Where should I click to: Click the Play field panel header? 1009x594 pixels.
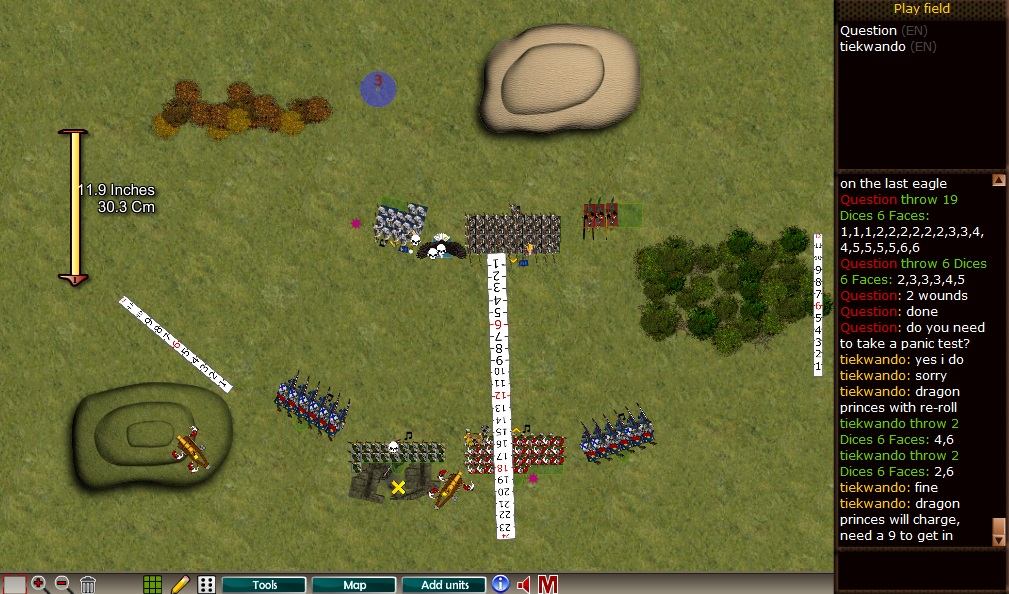(921, 9)
